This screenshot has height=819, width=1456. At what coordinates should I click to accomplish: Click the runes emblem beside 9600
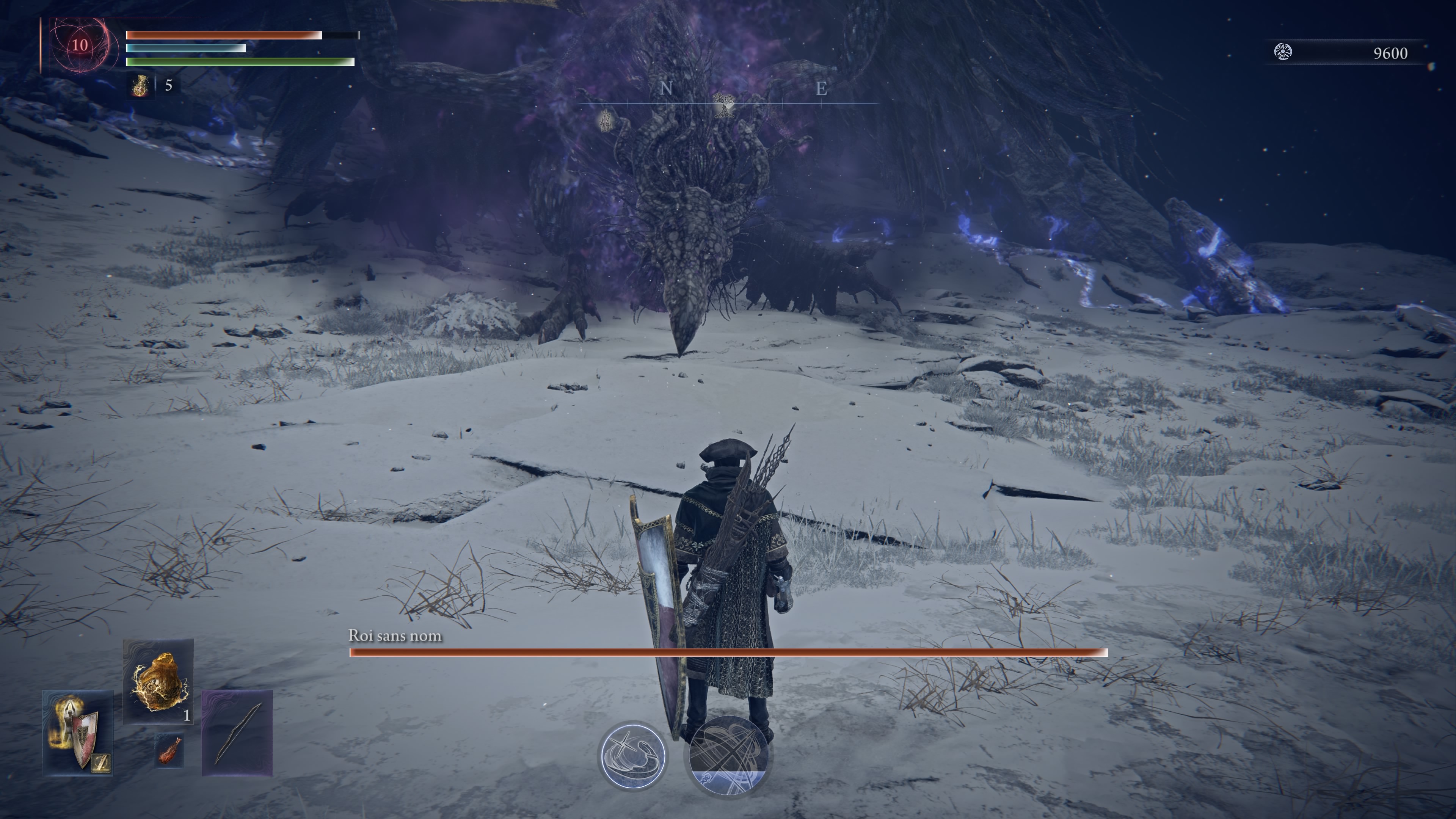click(1283, 52)
